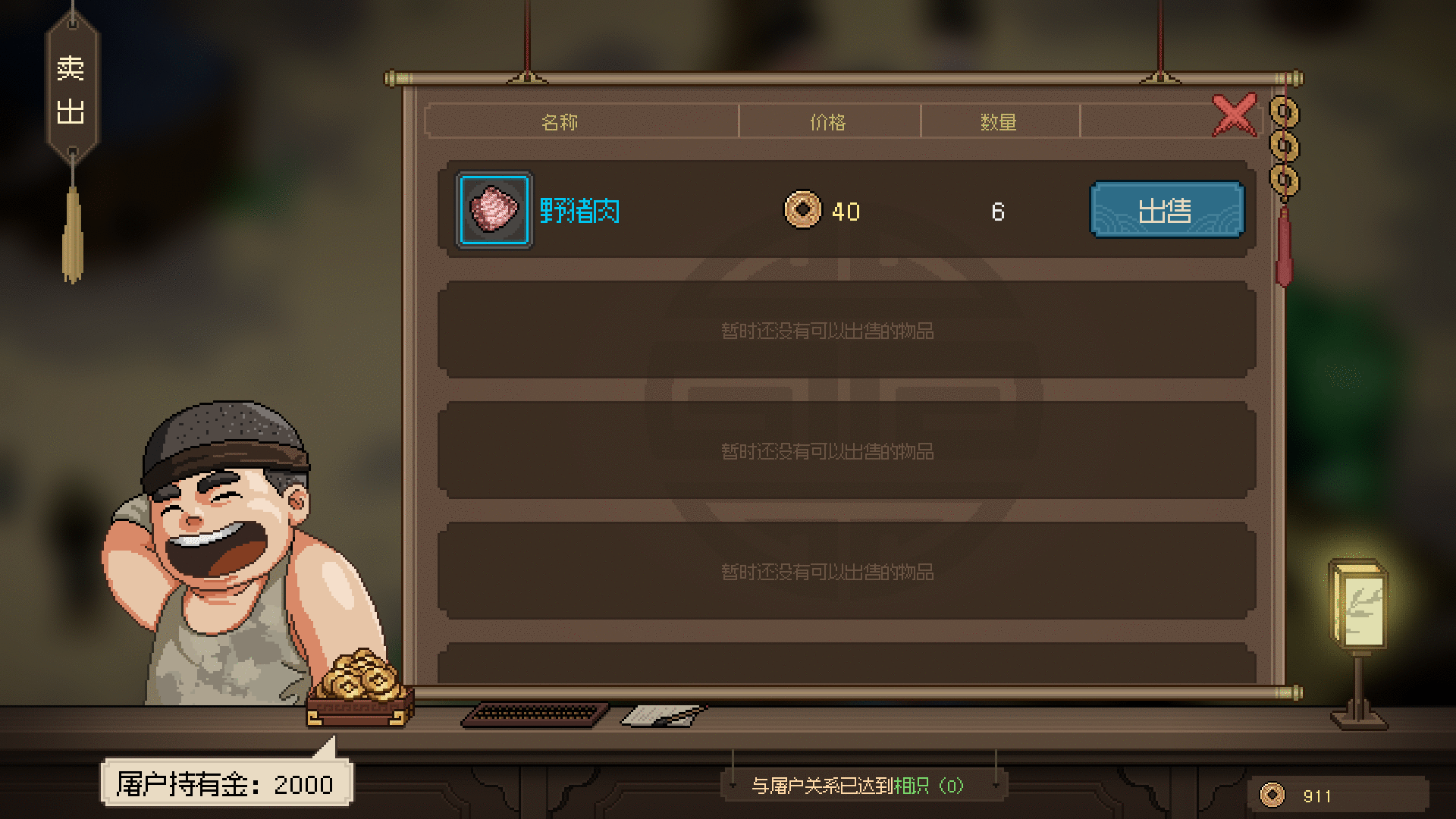Close the sell window with red X
The width and height of the screenshot is (1456, 819).
1234,115
